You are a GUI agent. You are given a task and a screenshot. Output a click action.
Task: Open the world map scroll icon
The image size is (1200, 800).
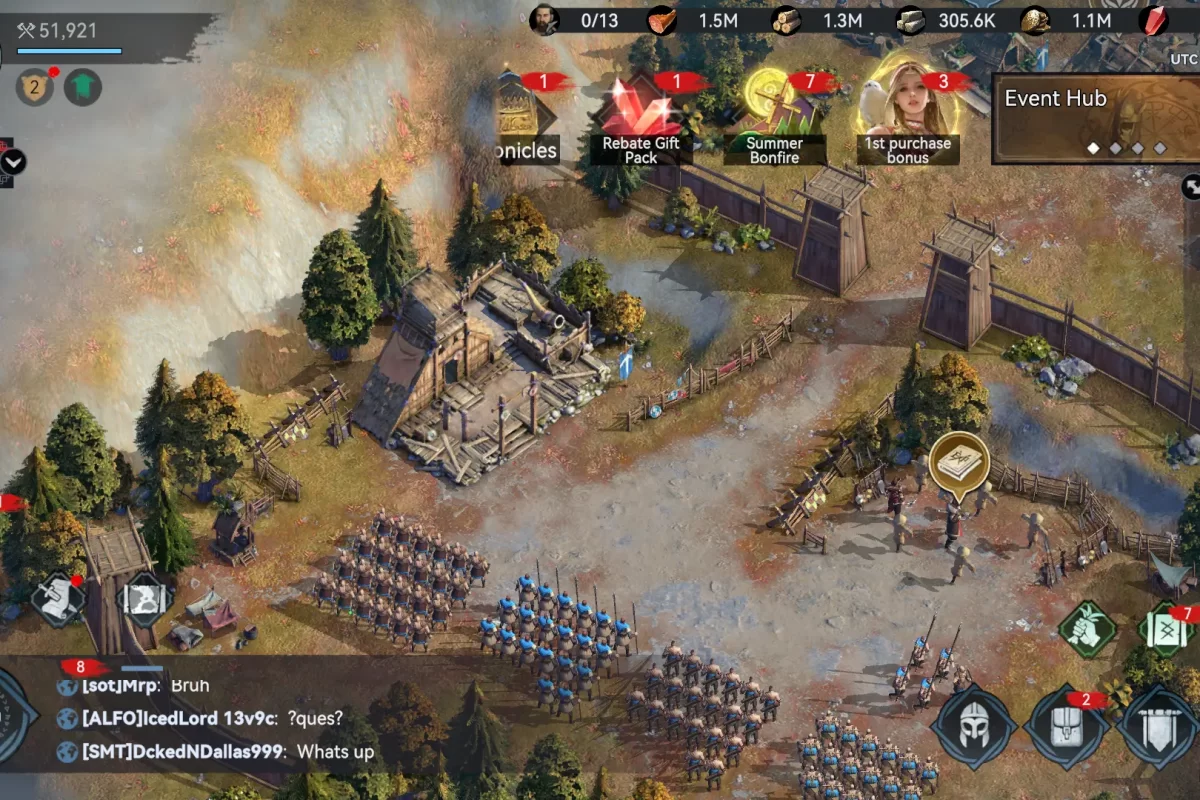pyautogui.click(x=145, y=599)
